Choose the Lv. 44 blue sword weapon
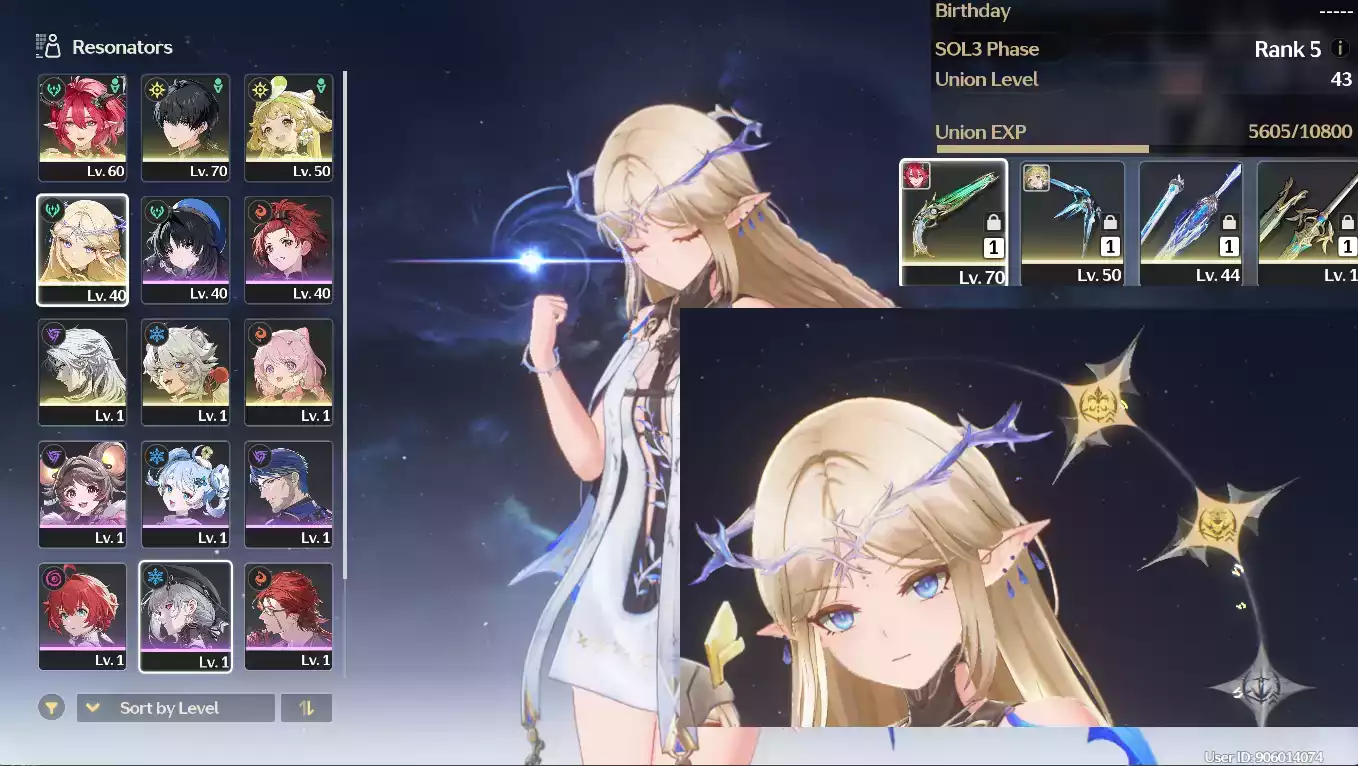 [1190, 222]
